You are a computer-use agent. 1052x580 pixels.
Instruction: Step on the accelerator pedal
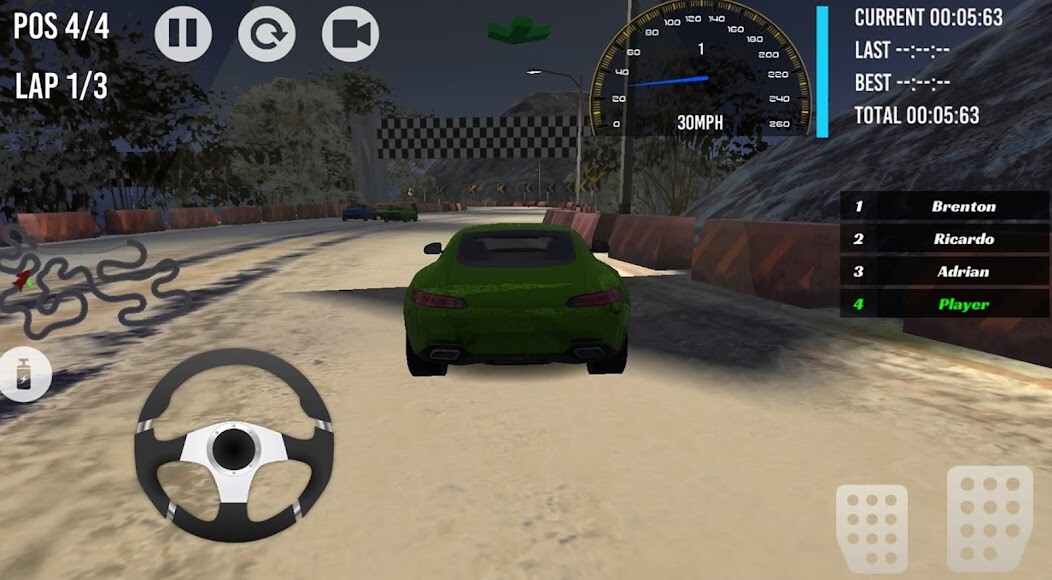pyautogui.click(x=988, y=517)
